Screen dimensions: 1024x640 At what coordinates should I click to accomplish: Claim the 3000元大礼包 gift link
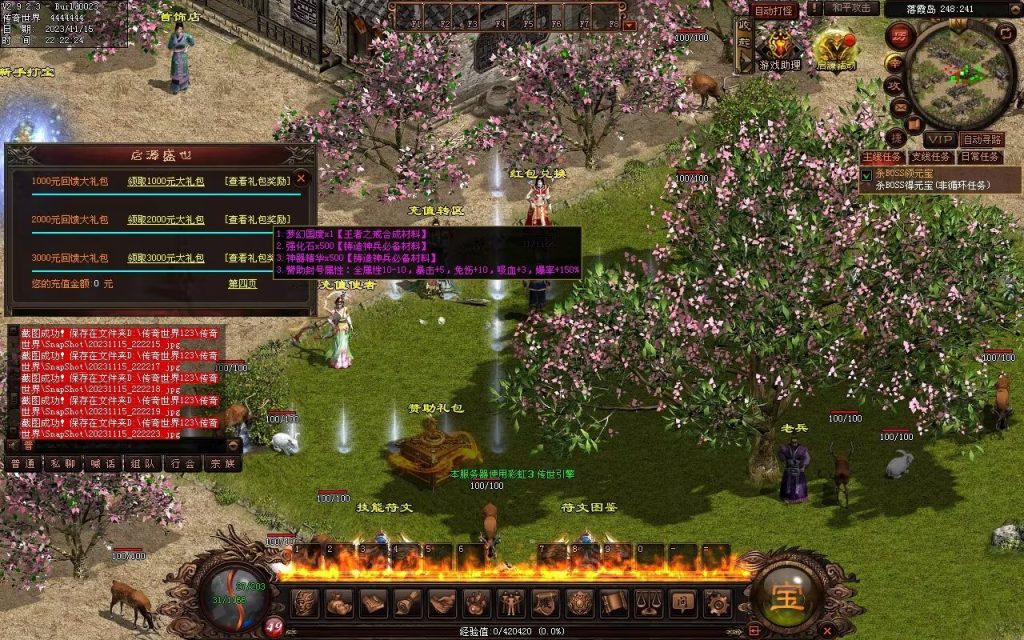165,258
